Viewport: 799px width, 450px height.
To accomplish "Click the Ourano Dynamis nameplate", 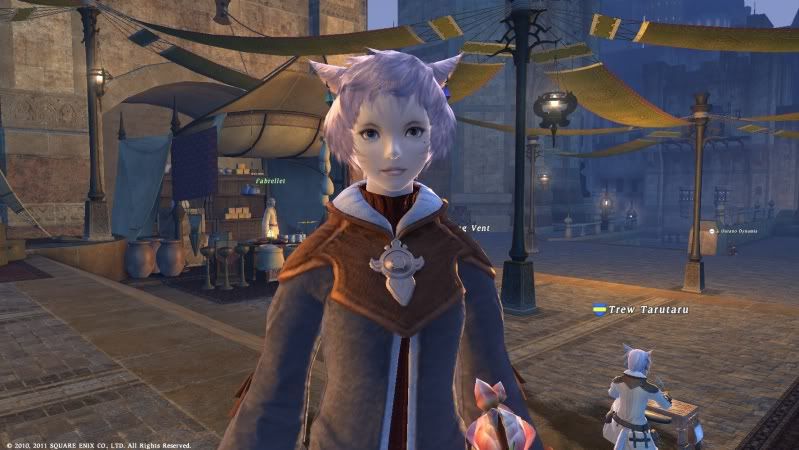I will 737,231.
